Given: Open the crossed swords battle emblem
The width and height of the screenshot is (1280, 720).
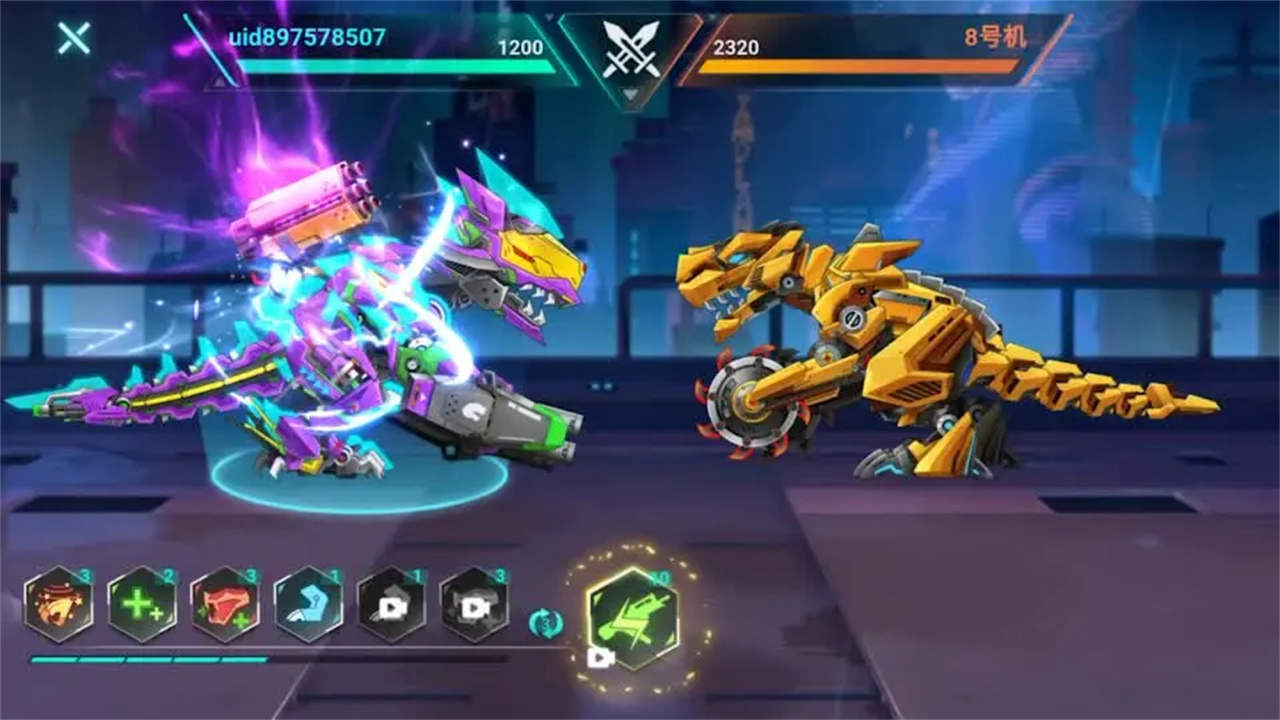Looking at the screenshot, I should [x=631, y=50].
